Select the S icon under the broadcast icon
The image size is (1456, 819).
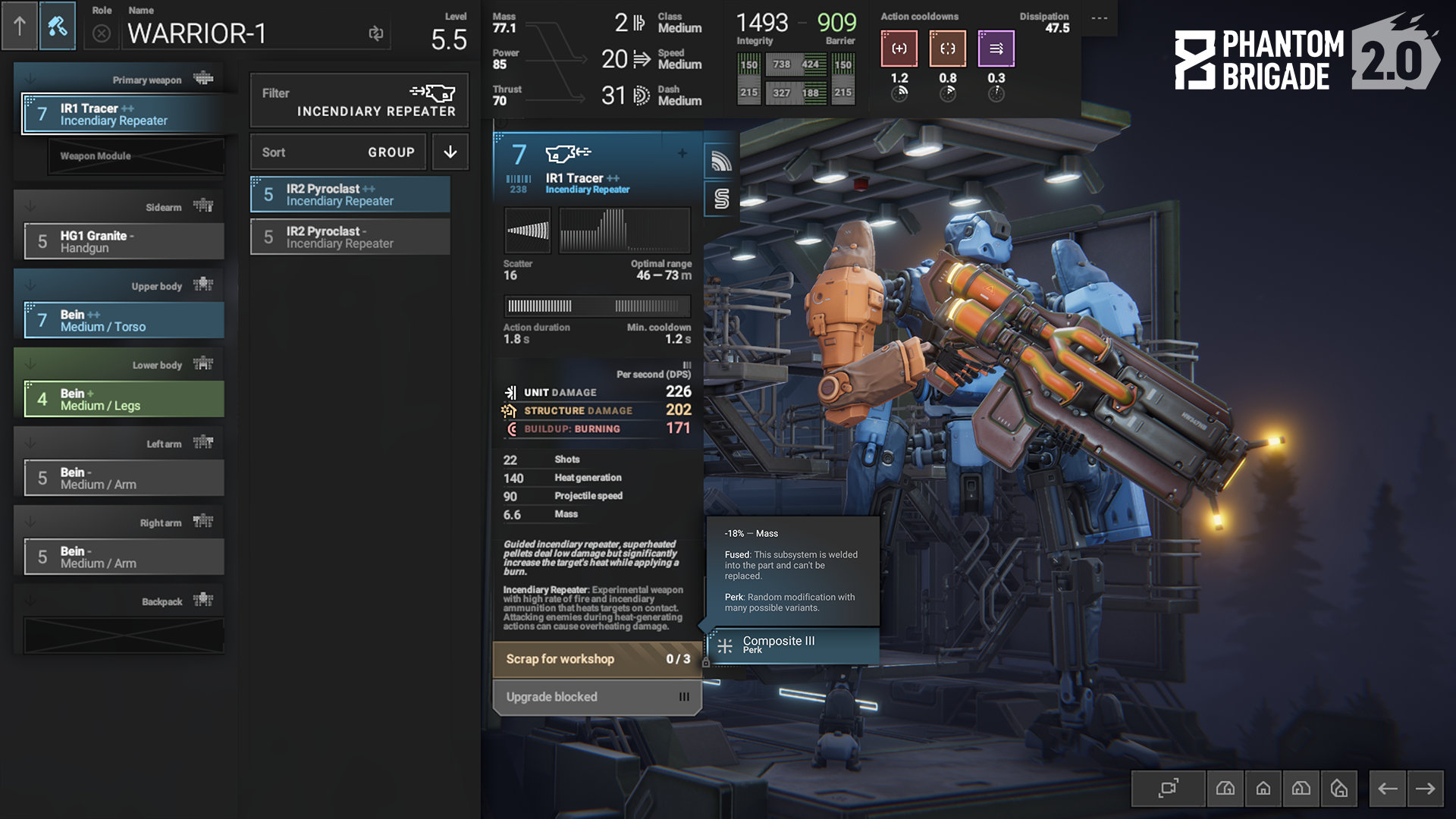[719, 199]
